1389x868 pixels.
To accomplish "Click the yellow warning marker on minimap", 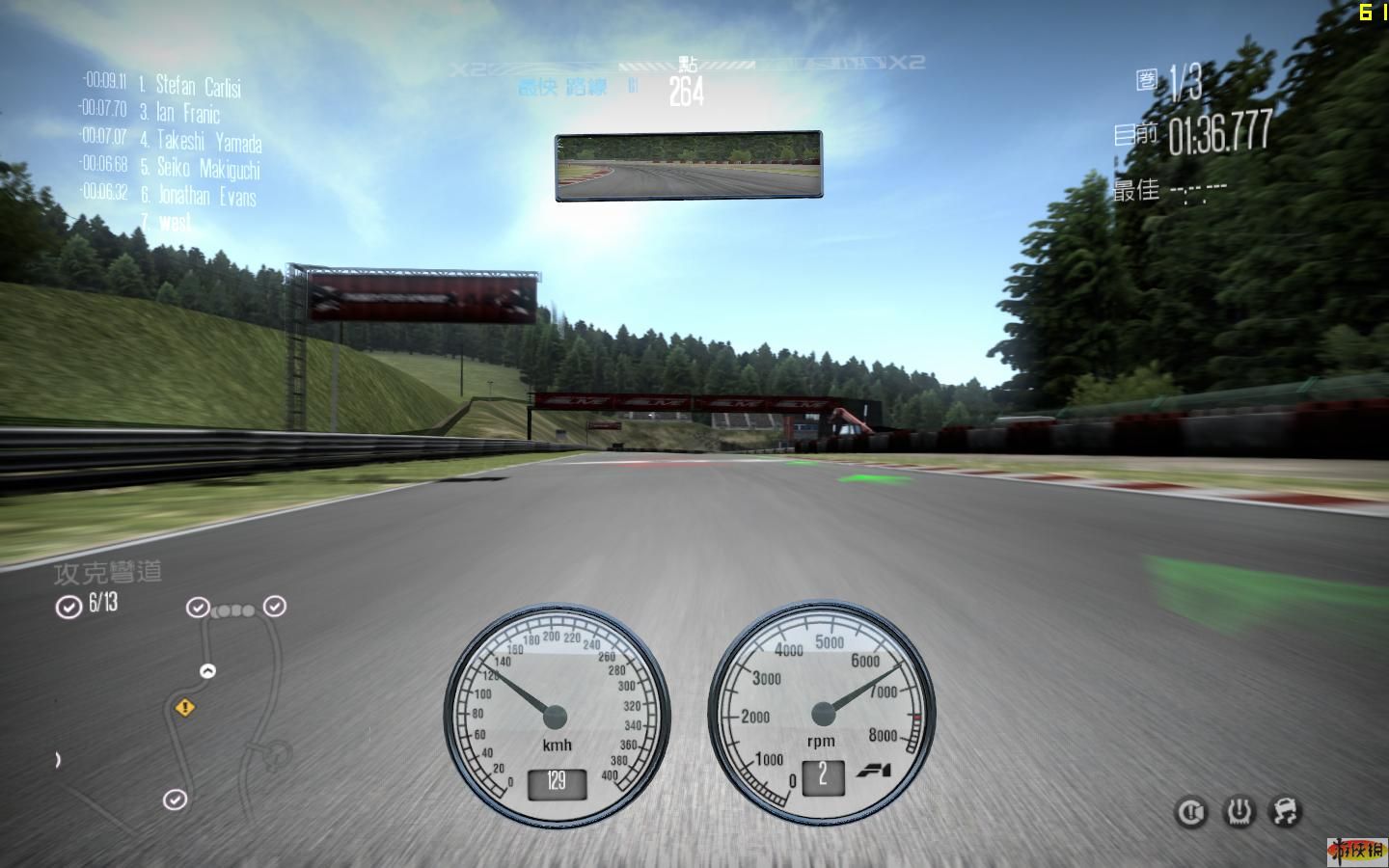I will click(184, 708).
